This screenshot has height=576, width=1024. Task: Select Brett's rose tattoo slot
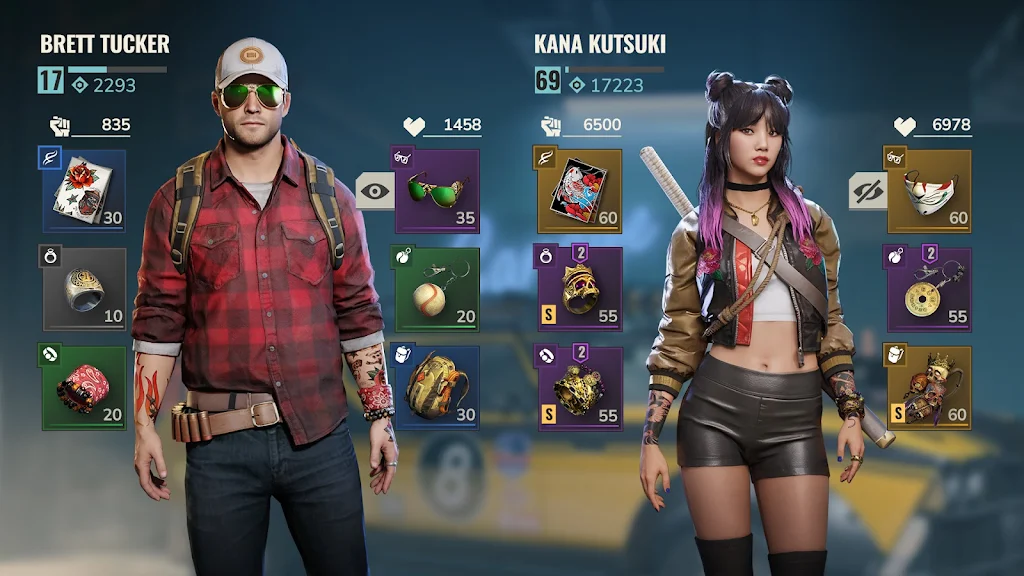pyautogui.click(x=85, y=192)
